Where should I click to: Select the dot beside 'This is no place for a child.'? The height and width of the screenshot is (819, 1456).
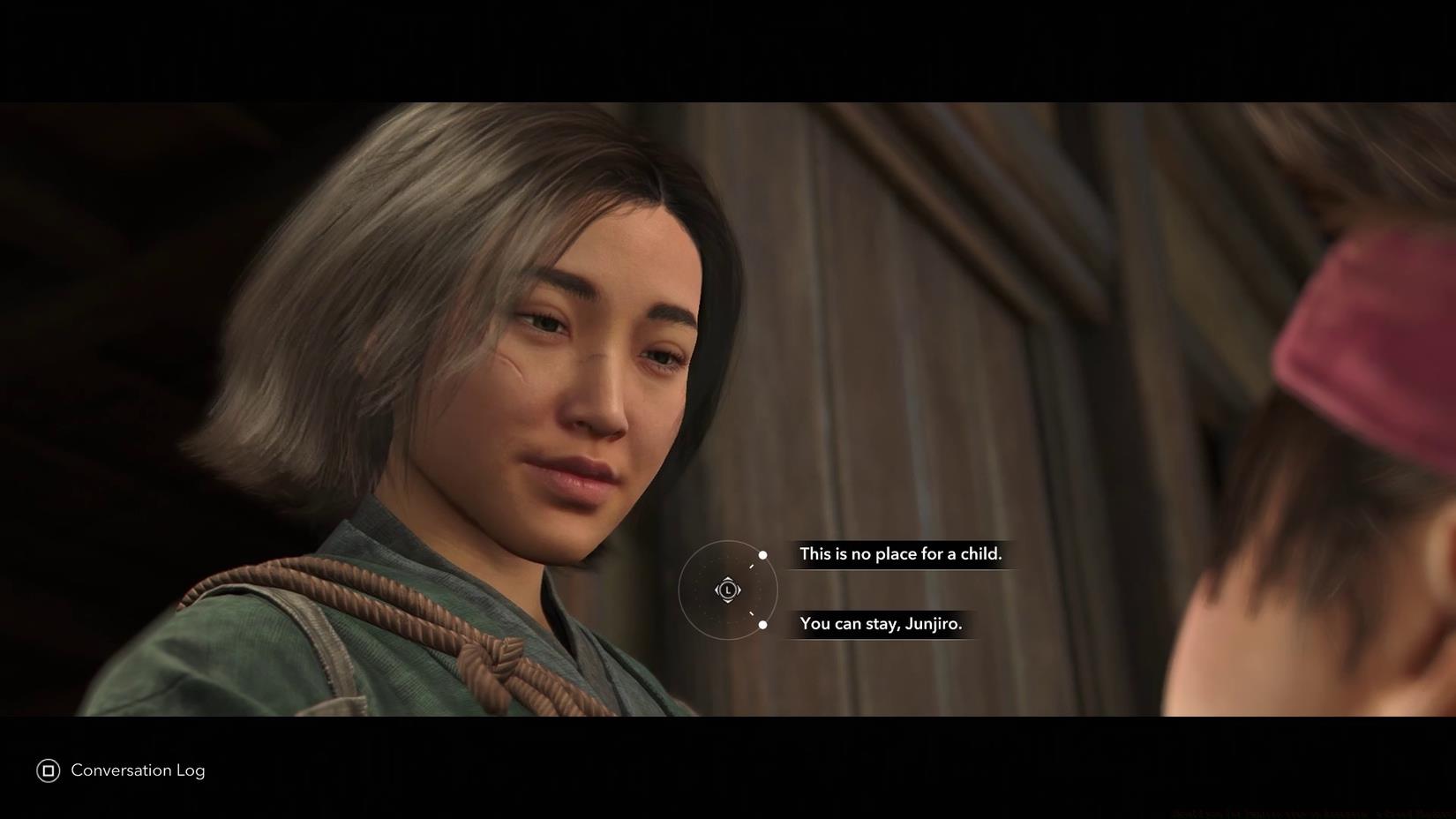point(763,555)
